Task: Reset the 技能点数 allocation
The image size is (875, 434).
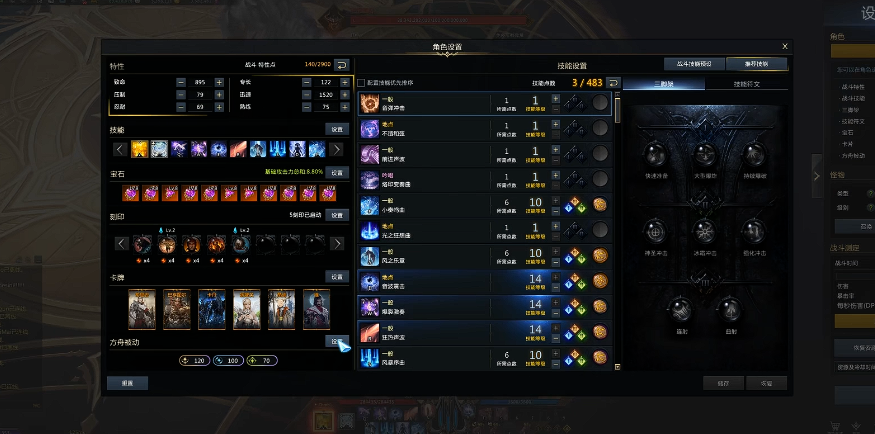Action: click(613, 82)
